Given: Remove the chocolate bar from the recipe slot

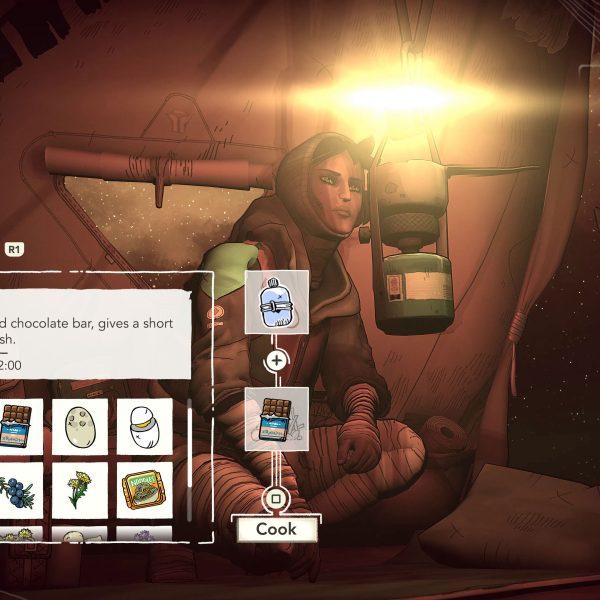Looking at the screenshot, I should pyautogui.click(x=277, y=419).
